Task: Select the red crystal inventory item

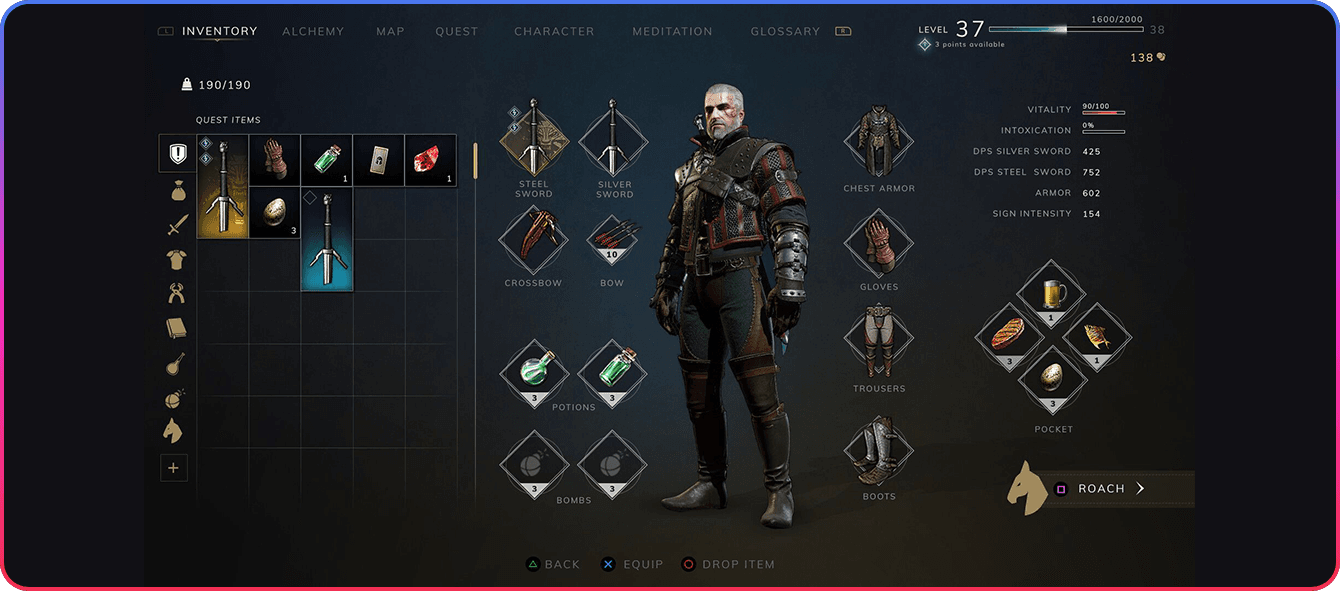Action: coord(430,160)
